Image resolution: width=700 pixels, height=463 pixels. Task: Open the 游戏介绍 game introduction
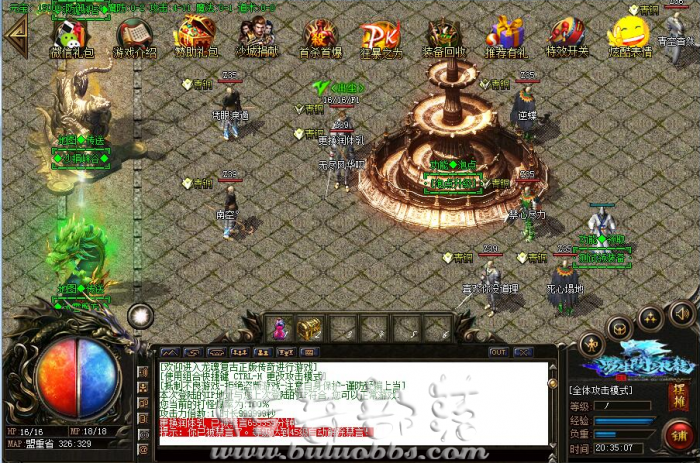[x=134, y=37]
